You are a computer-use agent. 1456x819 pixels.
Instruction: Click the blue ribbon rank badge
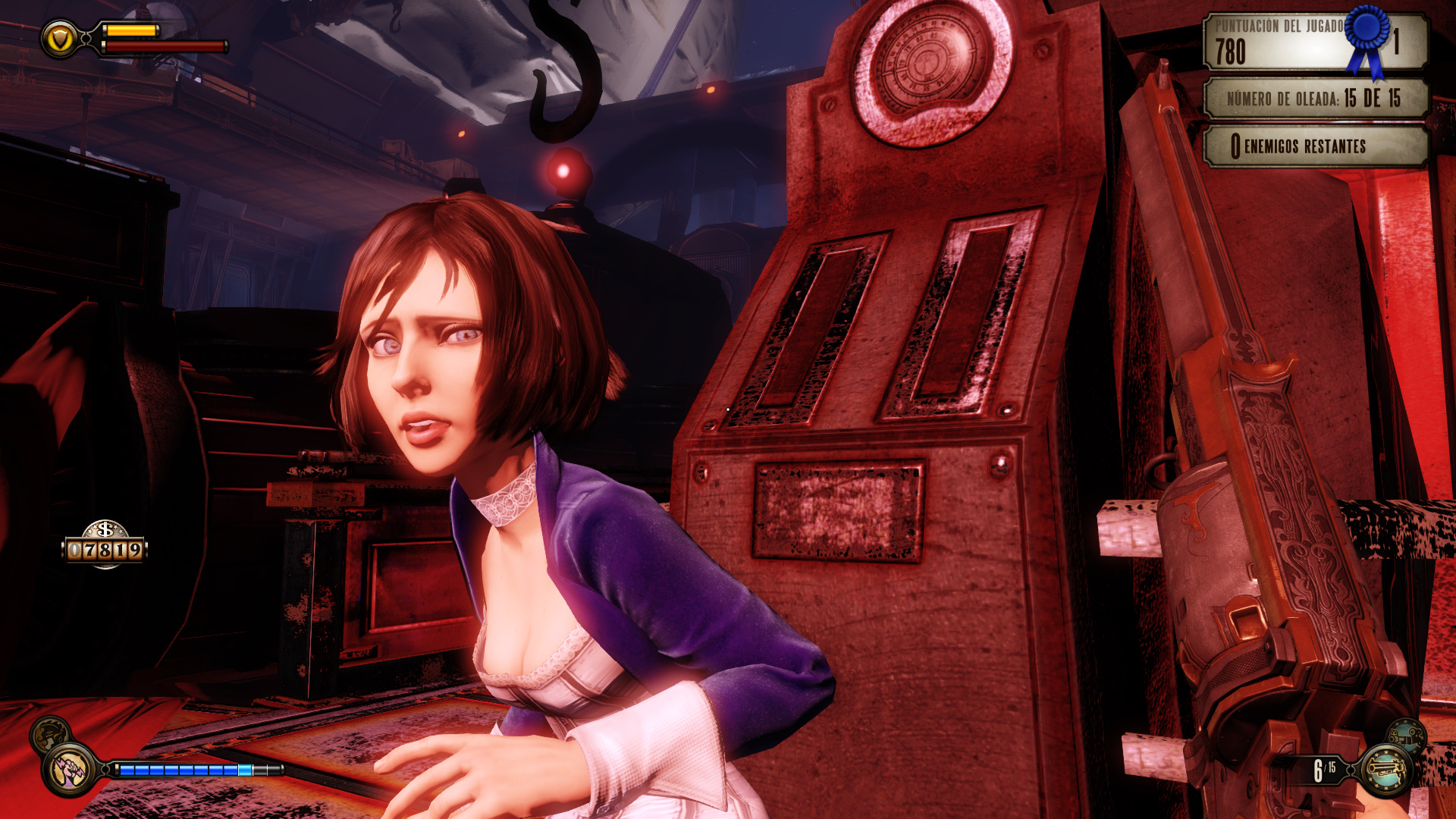[x=1367, y=39]
